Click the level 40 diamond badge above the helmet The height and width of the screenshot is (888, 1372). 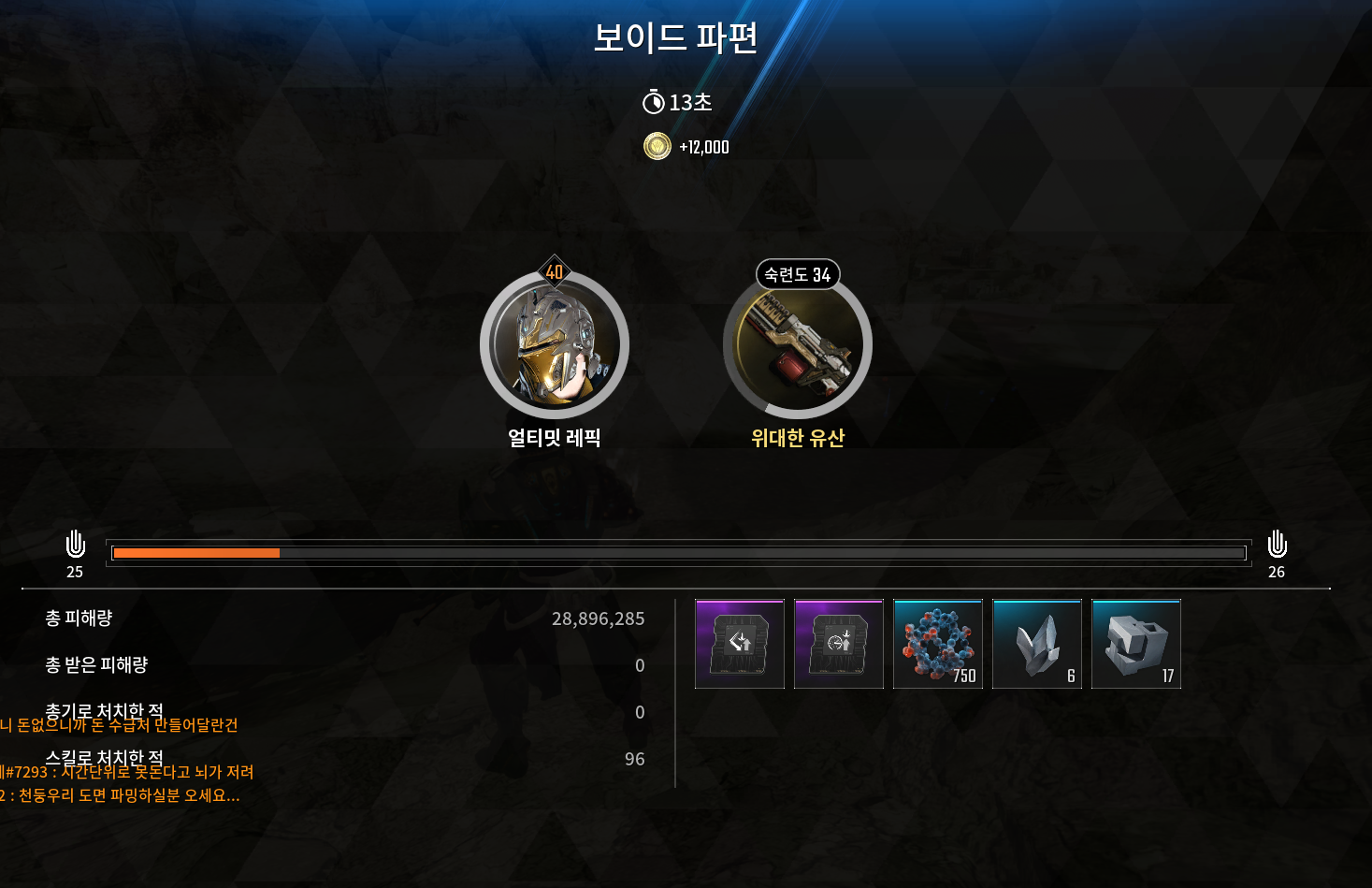tap(555, 272)
